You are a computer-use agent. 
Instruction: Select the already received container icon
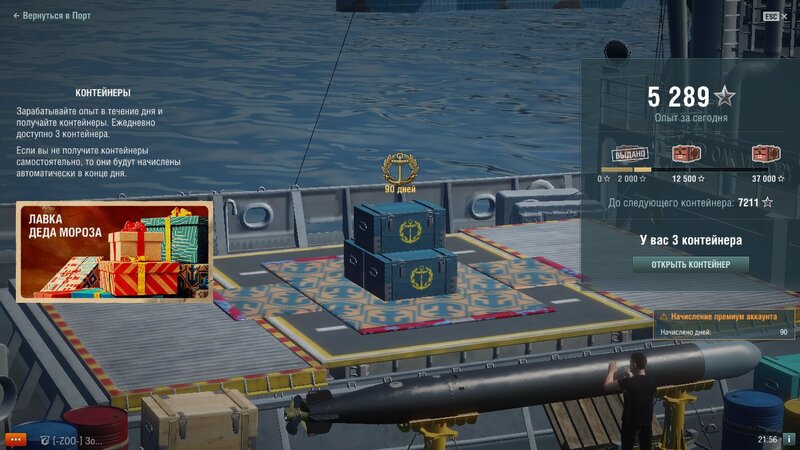coord(629,155)
